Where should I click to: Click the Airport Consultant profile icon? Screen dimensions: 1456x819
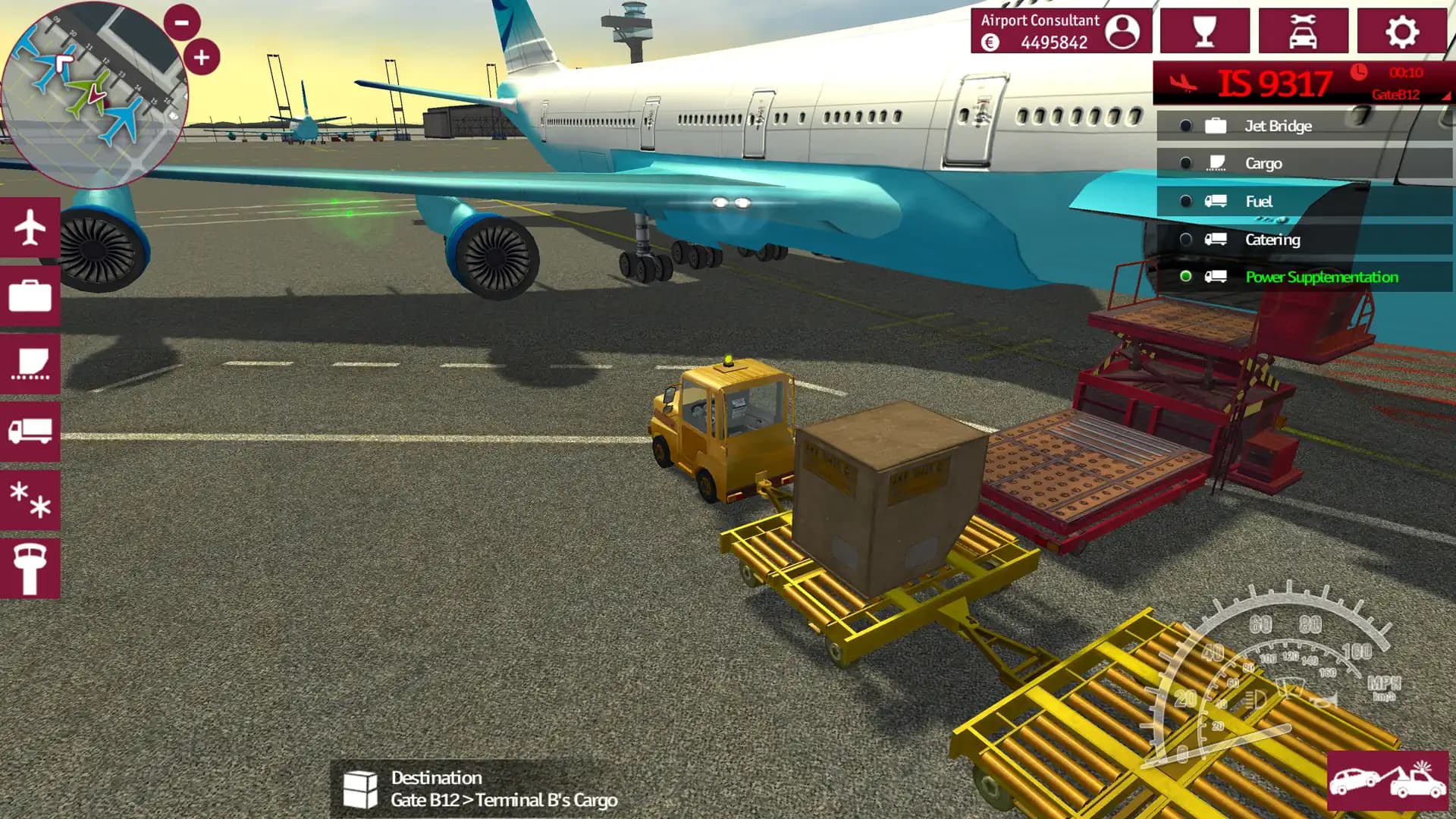pyautogui.click(x=1124, y=31)
